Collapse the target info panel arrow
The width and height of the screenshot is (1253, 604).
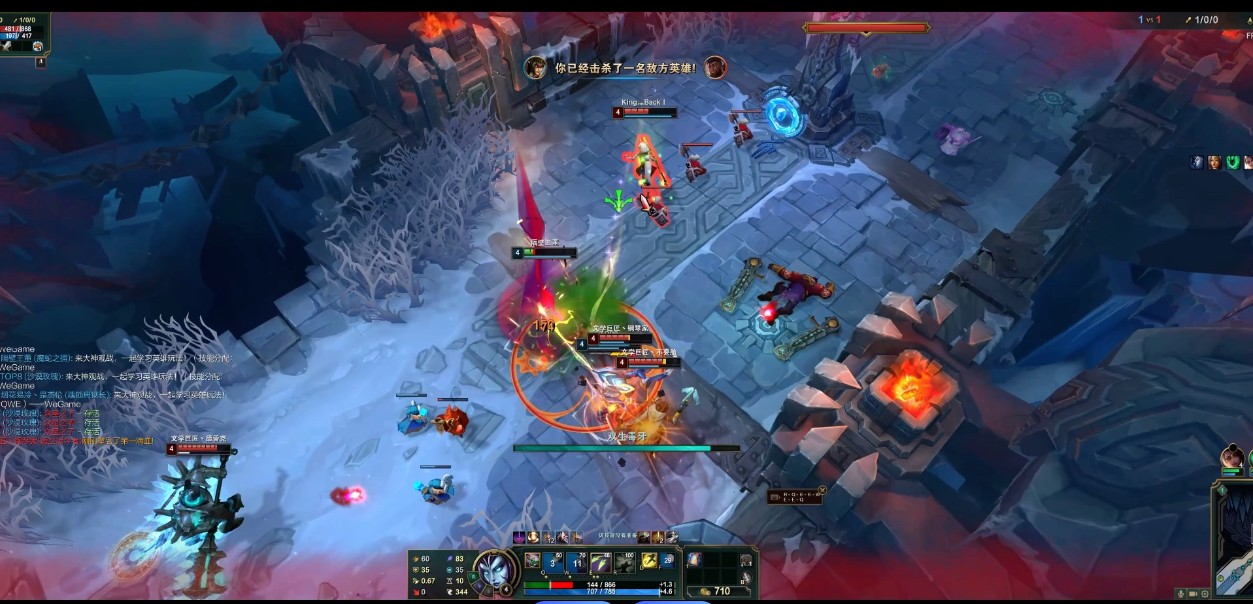coord(41,62)
